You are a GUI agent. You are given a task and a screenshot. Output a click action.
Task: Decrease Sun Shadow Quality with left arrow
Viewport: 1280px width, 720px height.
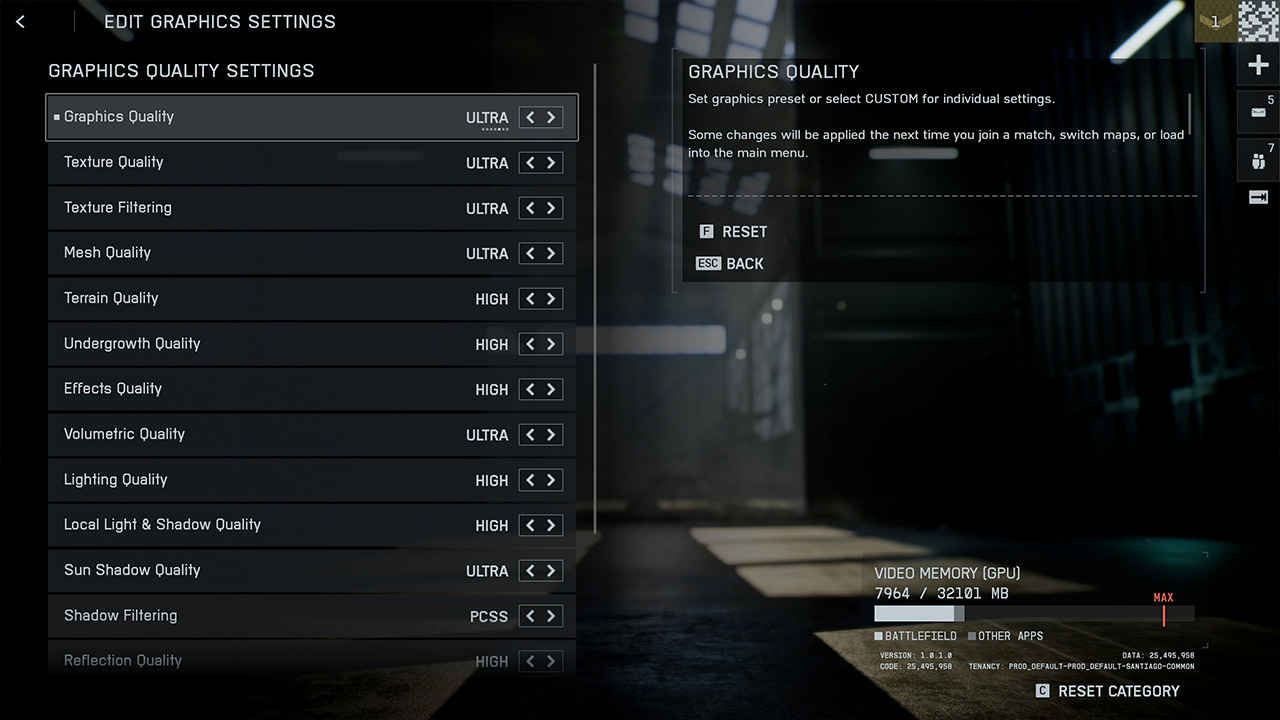[x=530, y=571]
